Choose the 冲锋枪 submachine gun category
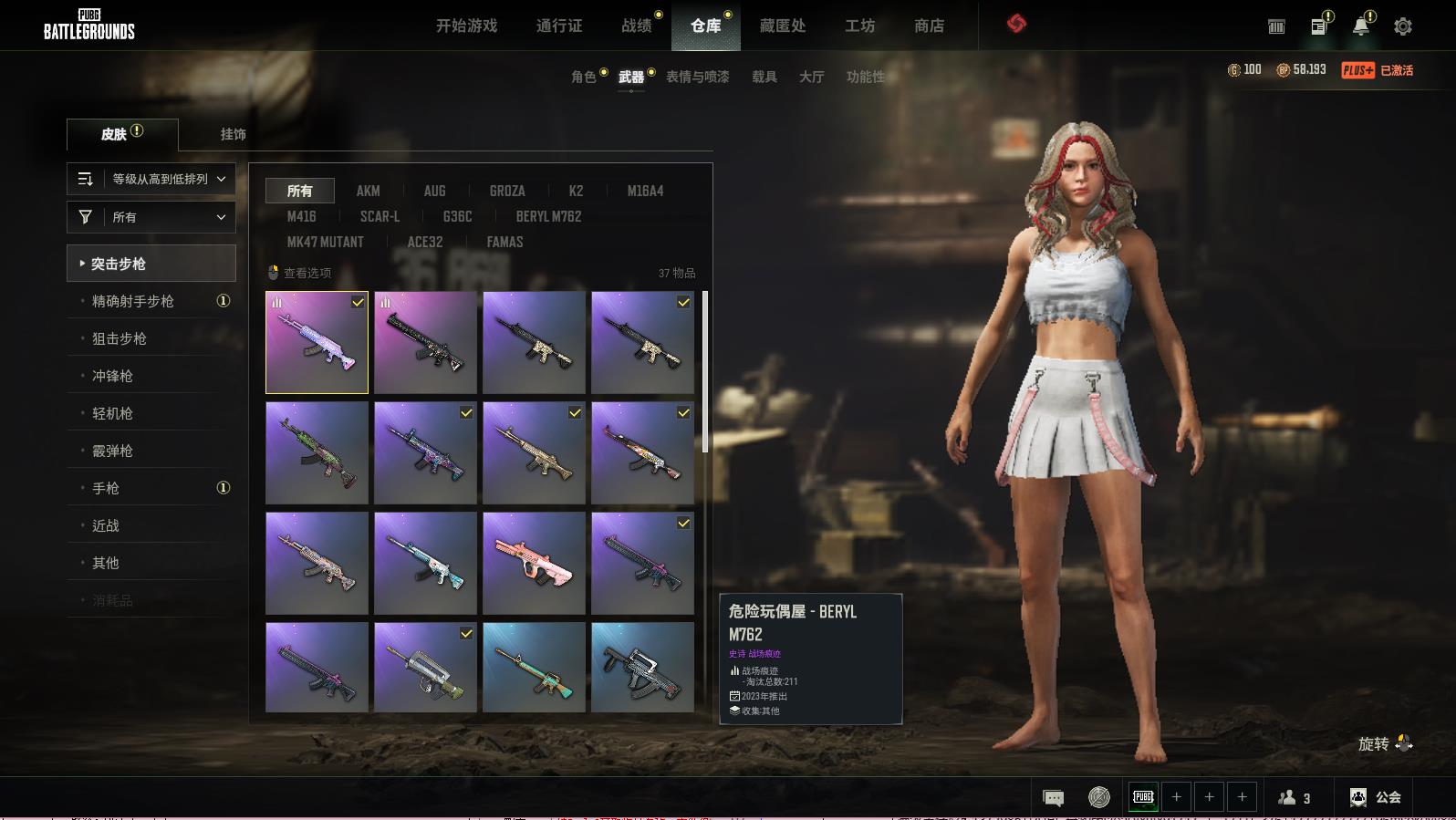 point(112,376)
